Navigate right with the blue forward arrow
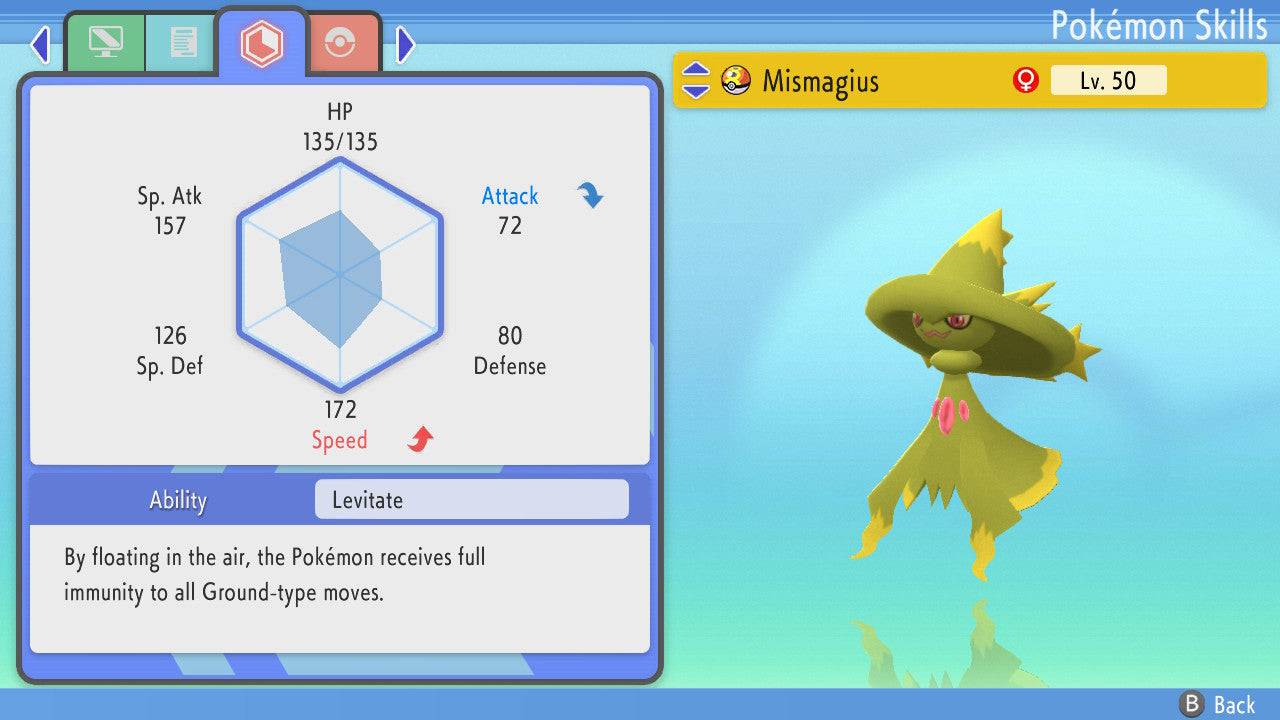Viewport: 1280px width, 720px height. tap(404, 44)
